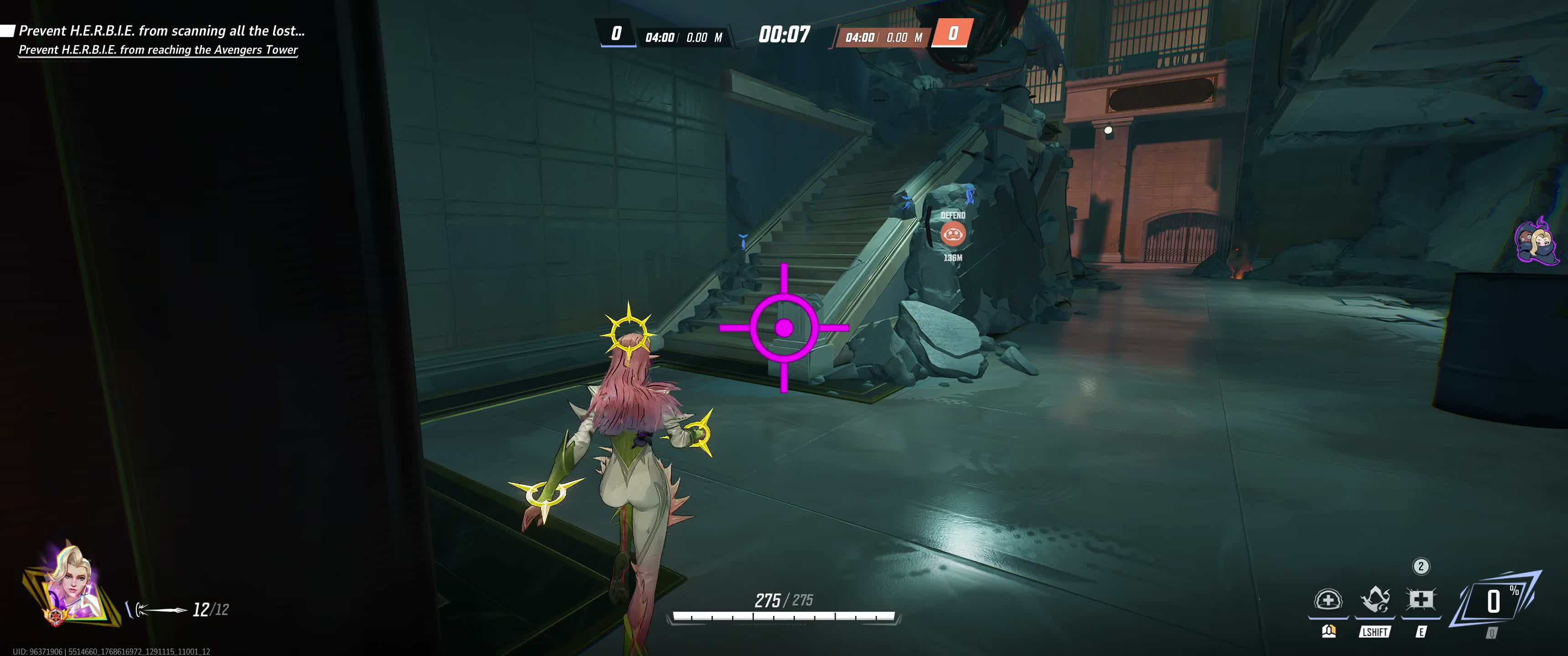The height and width of the screenshot is (656, 1568).
Task: Activate the healing dome ability icon
Action: coord(1328,600)
